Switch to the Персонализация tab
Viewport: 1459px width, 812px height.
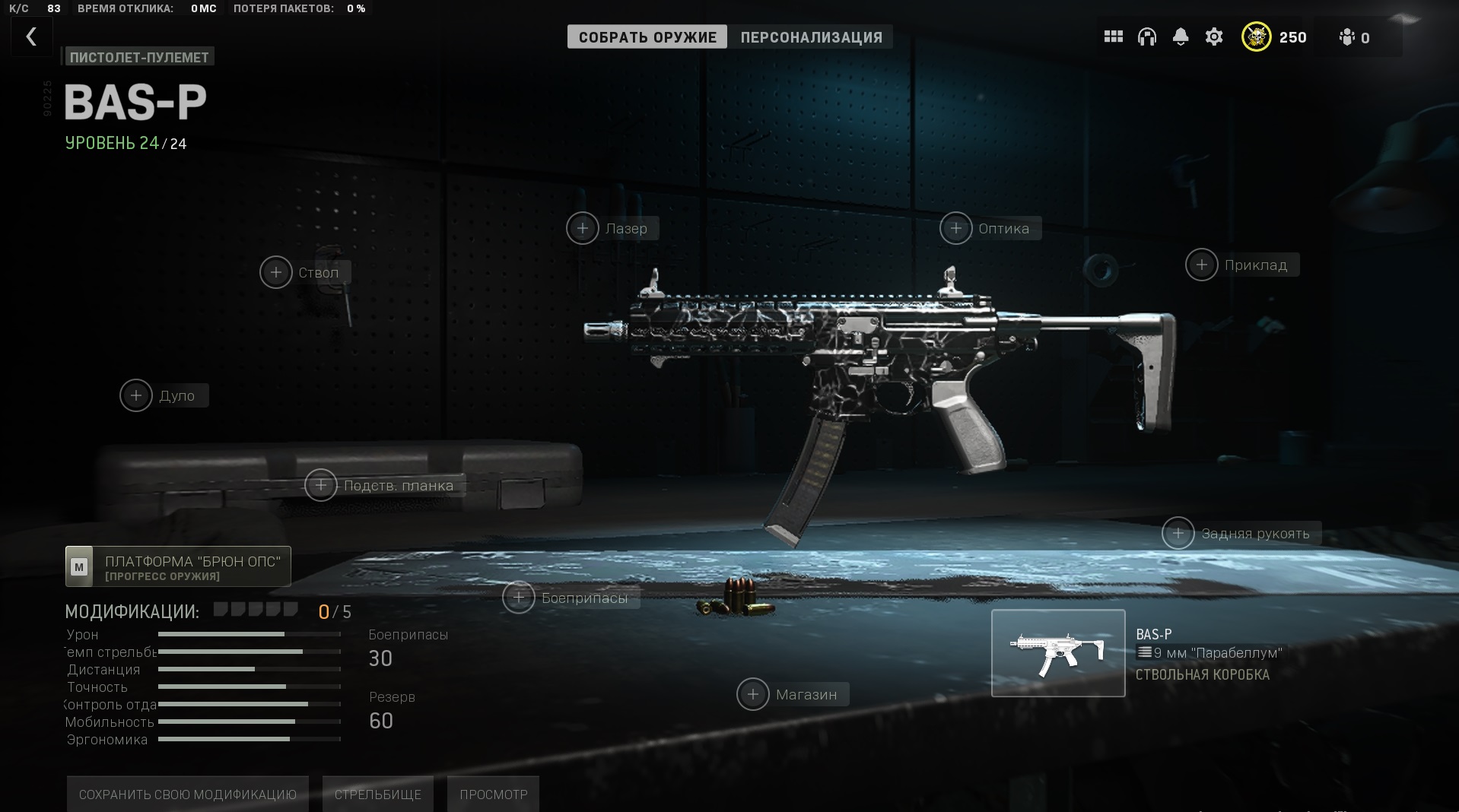[x=811, y=37]
